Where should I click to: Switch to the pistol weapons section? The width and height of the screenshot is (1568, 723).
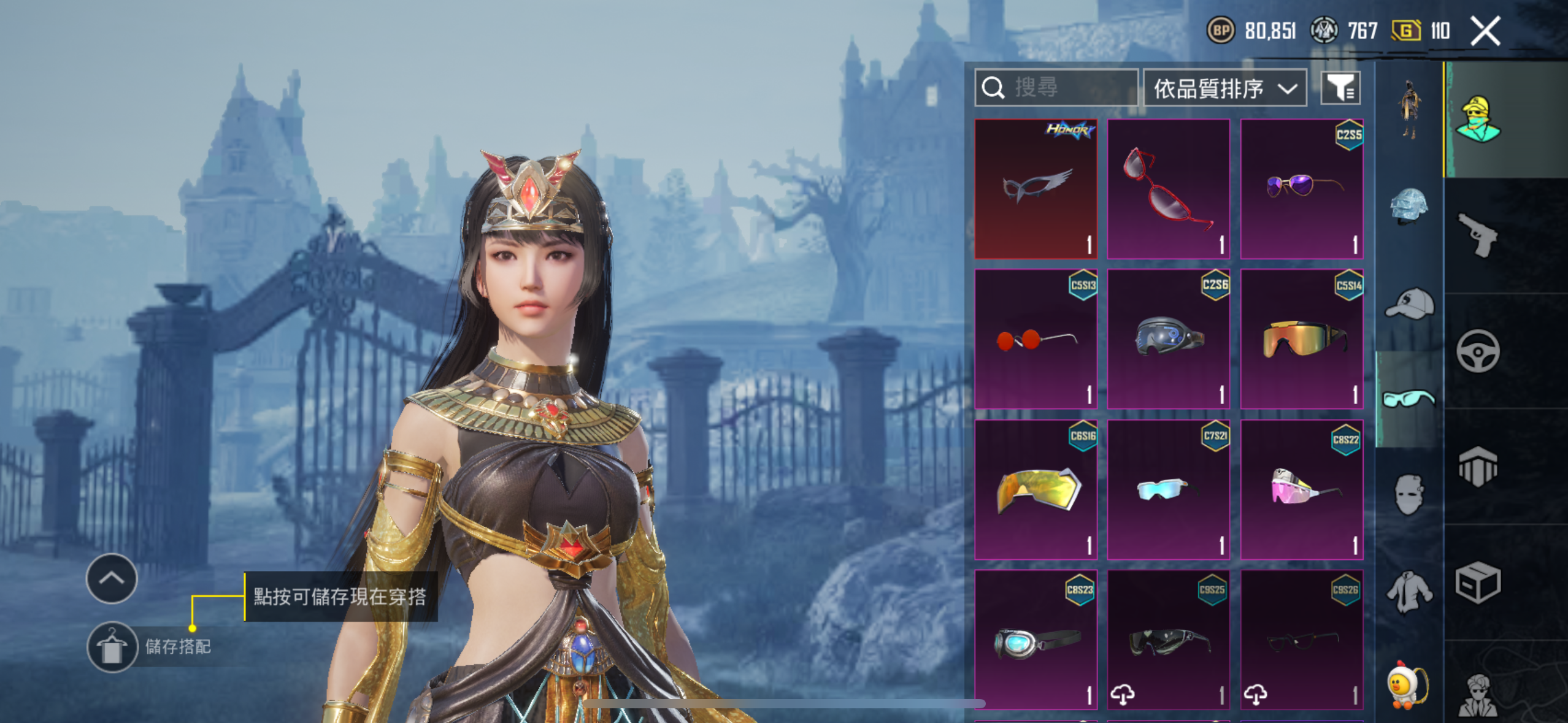tap(1478, 235)
